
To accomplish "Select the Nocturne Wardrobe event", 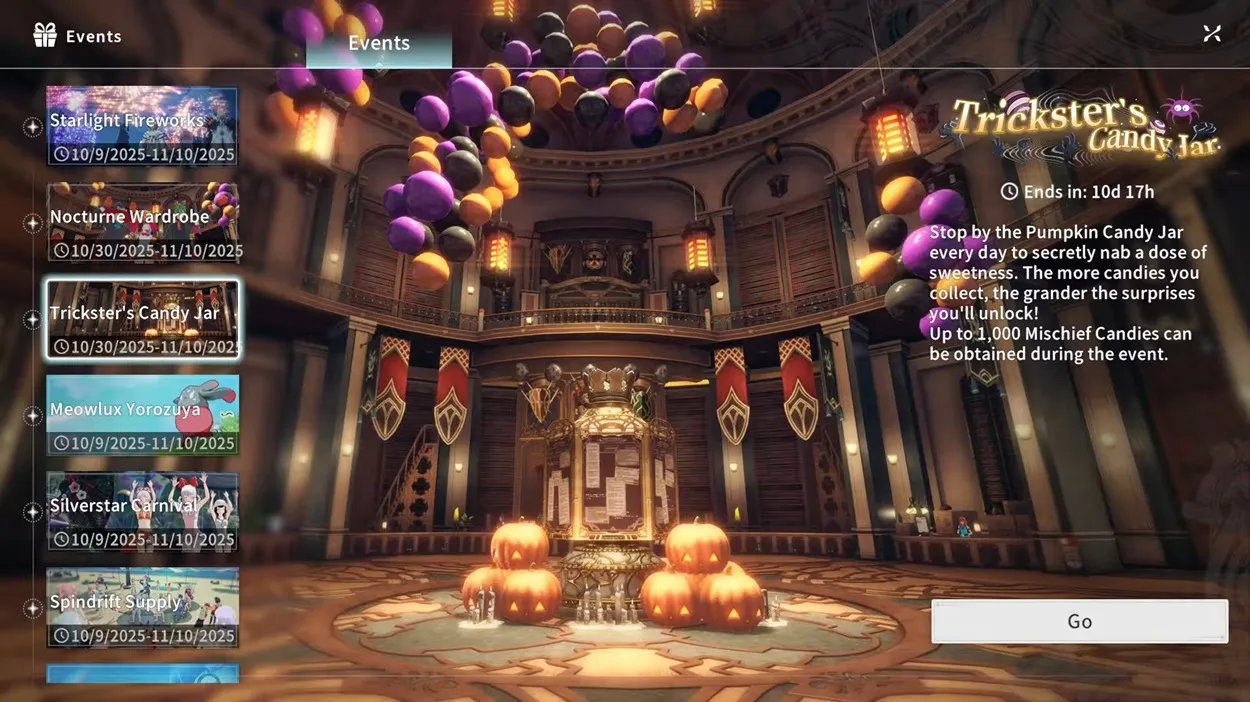I will (x=142, y=222).
